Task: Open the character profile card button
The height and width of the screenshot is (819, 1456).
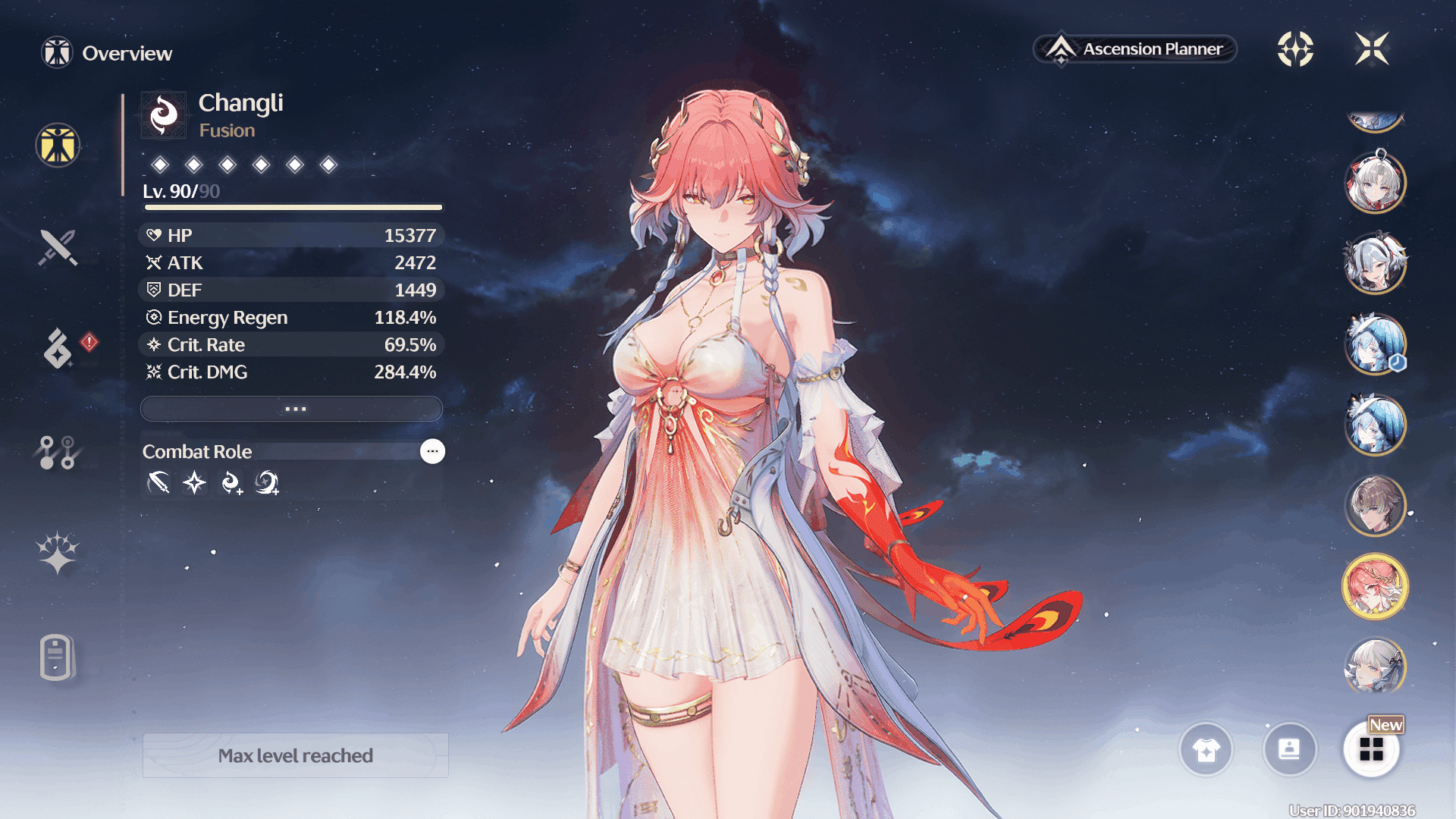Action: point(1289,750)
